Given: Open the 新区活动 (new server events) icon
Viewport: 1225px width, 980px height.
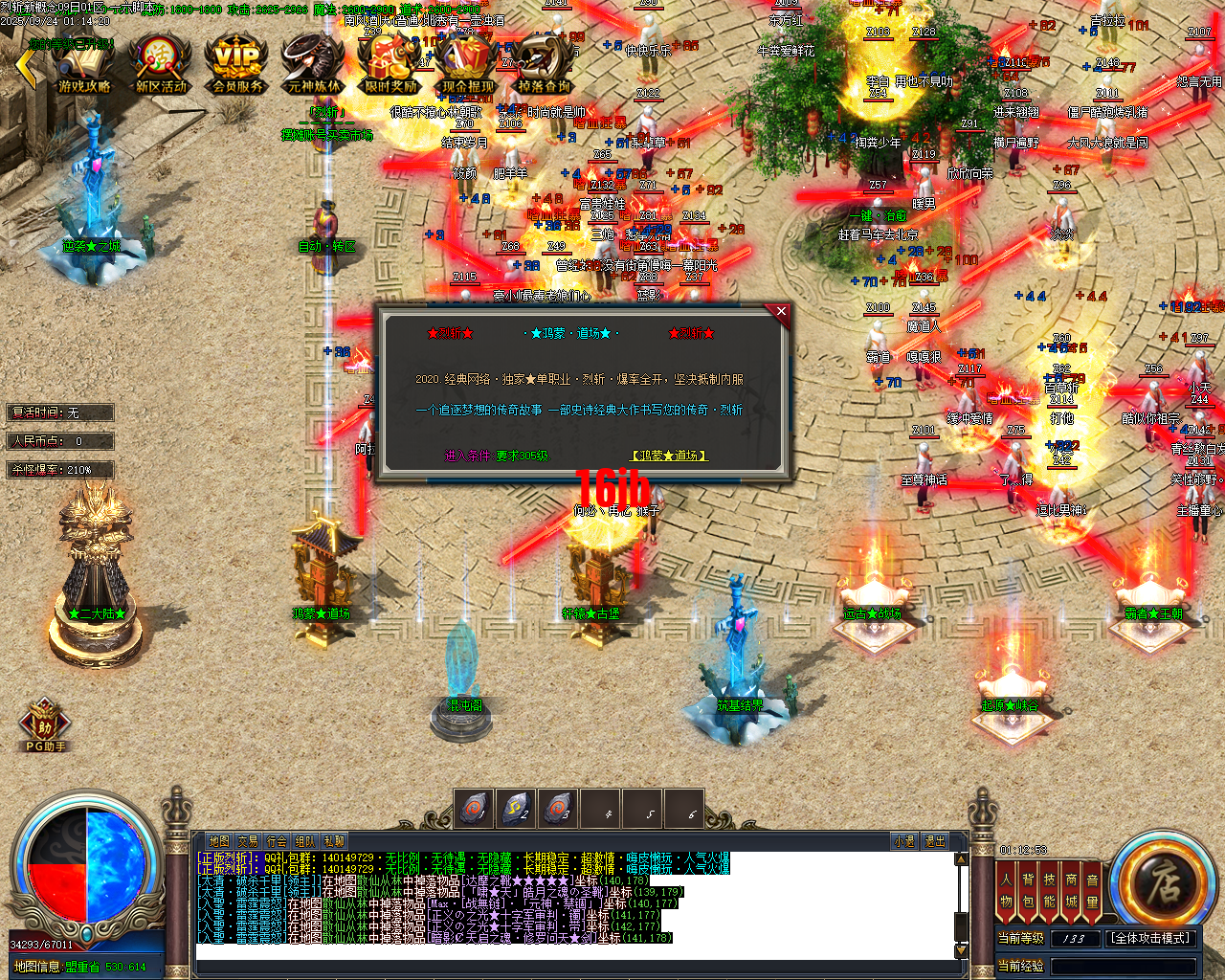Looking at the screenshot, I should (158, 62).
